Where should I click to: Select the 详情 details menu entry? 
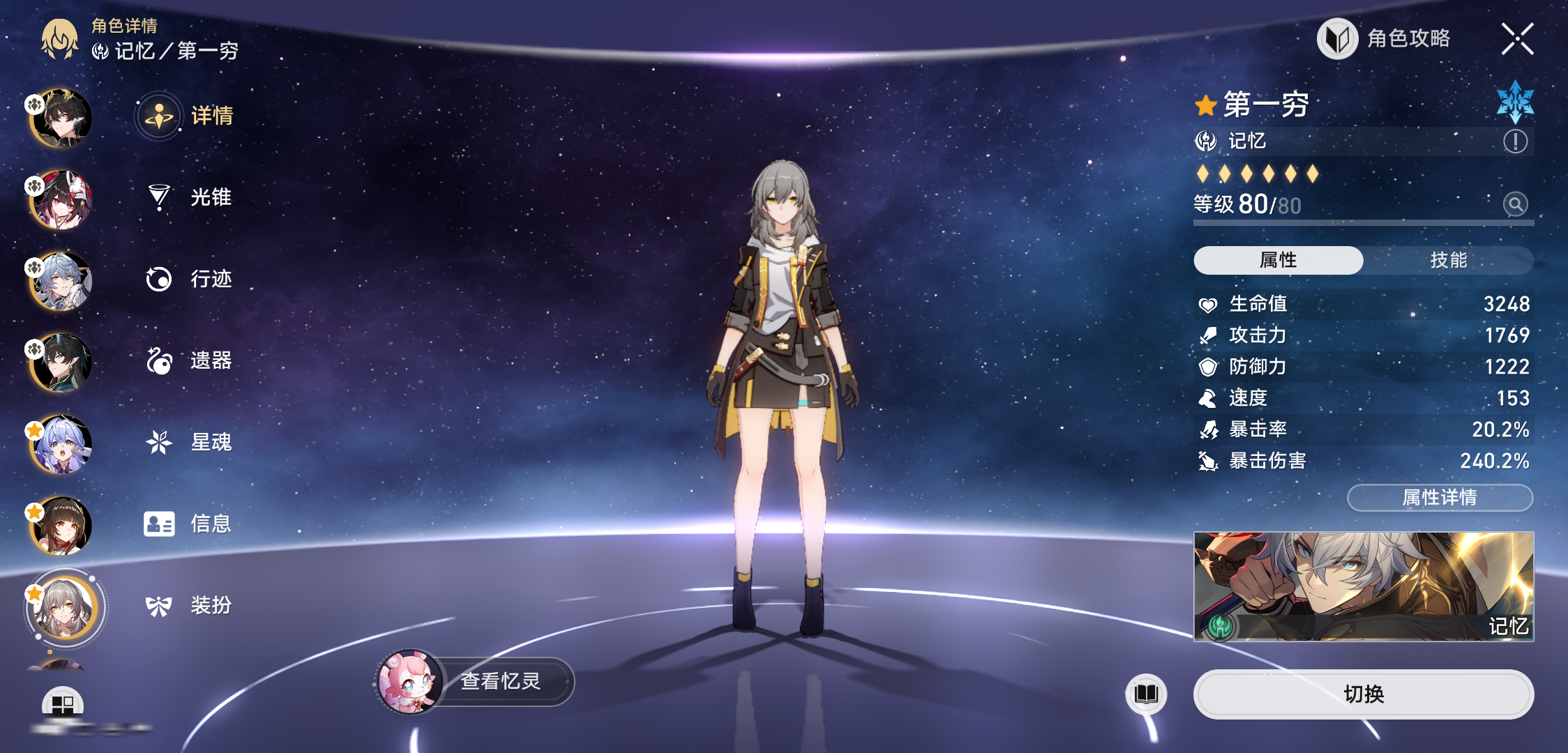(x=189, y=116)
